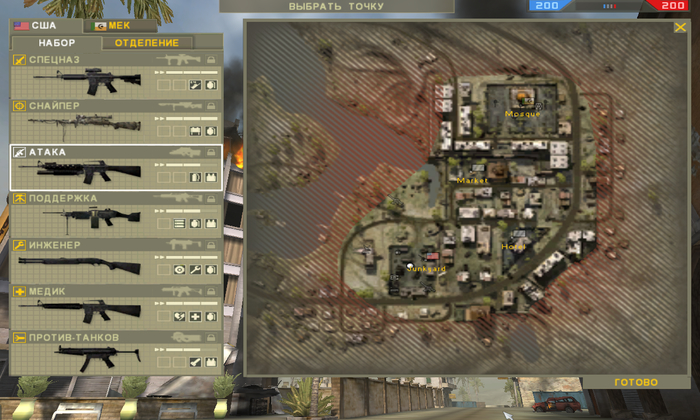The height and width of the screenshot is (420, 700).
Task: Open the ОТДЕЛЕНИЕ squad tab
Action: tap(147, 43)
